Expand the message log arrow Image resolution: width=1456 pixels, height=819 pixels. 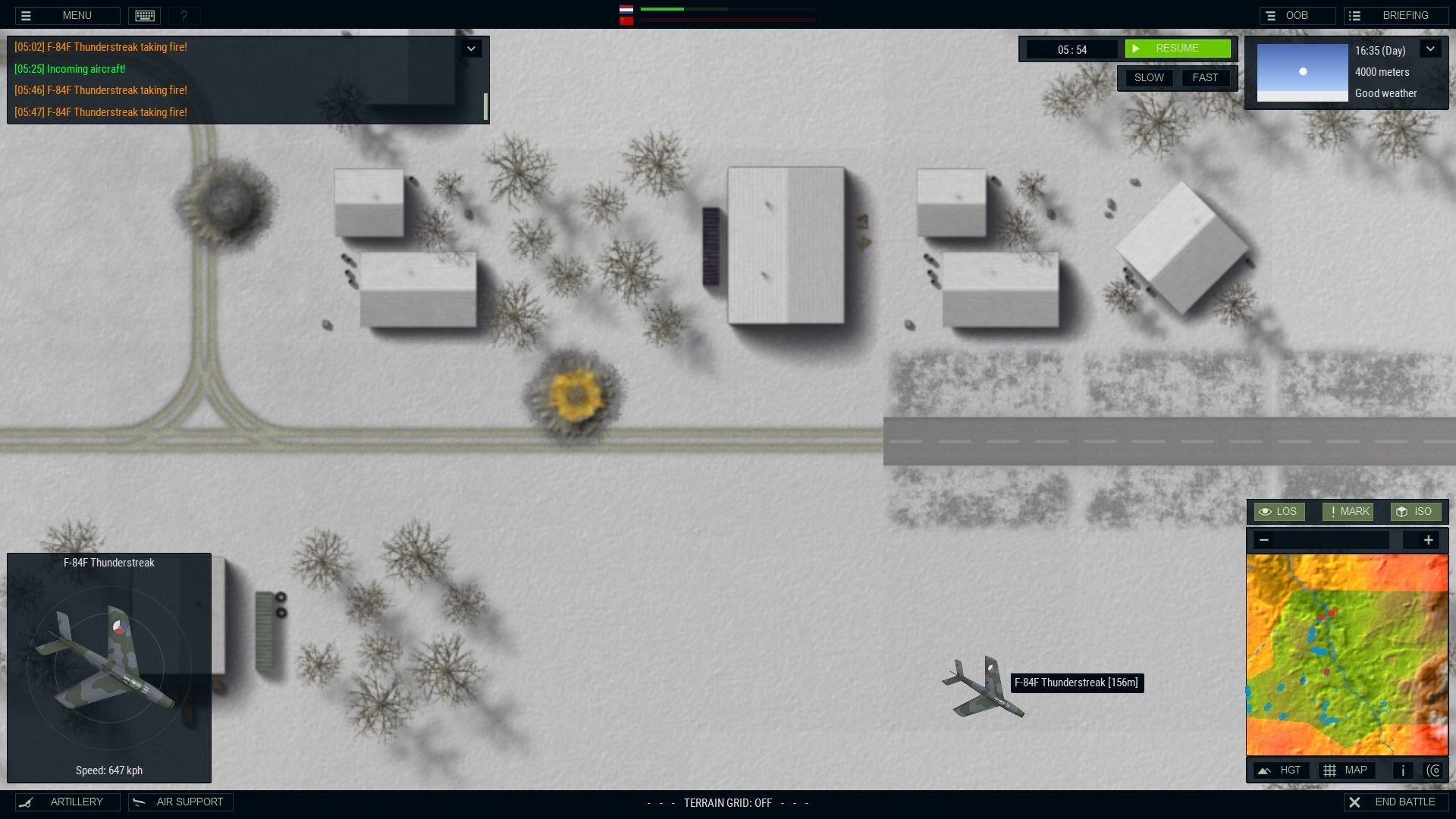[471, 49]
